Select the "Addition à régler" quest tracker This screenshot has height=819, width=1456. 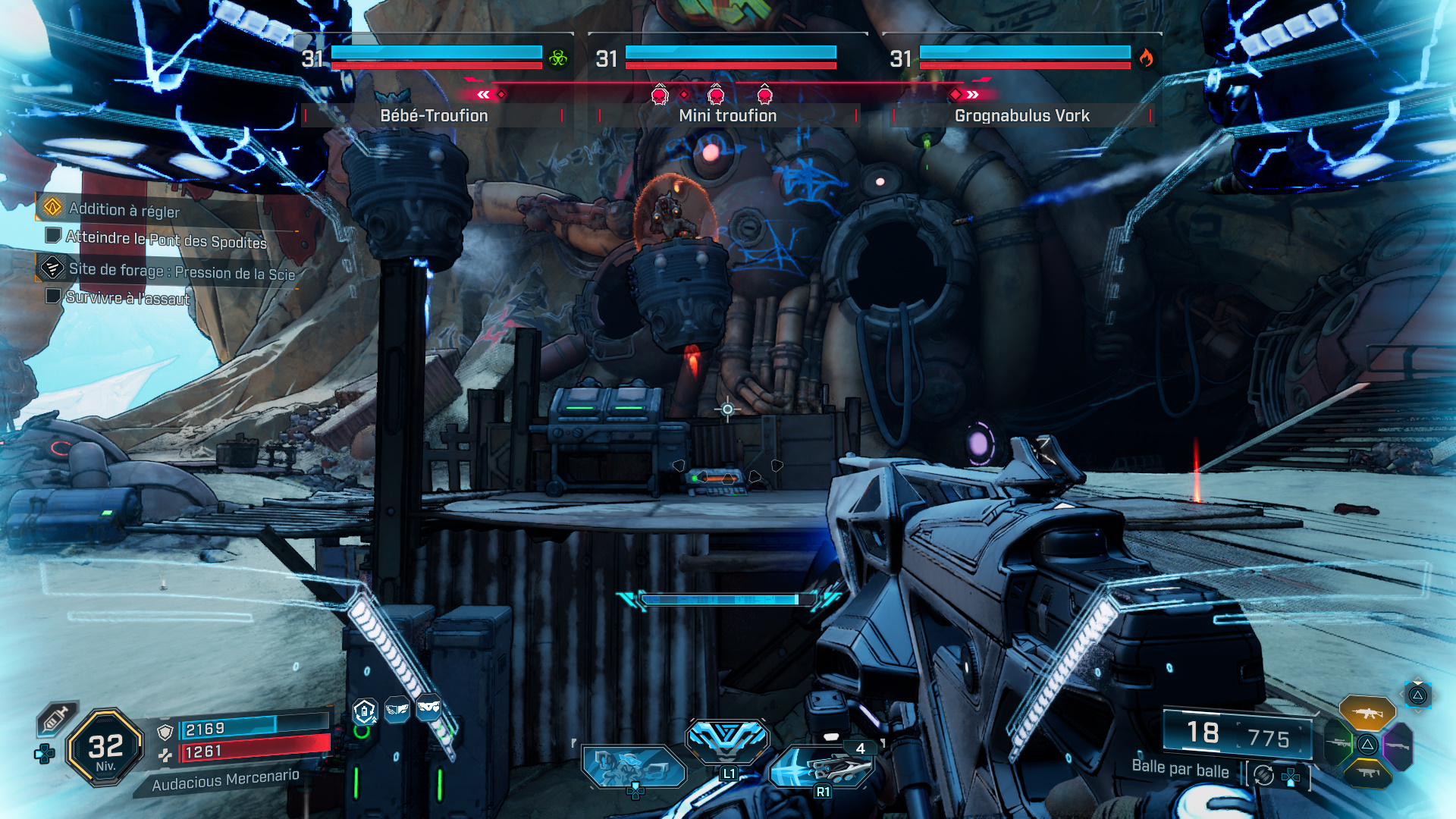tap(124, 209)
